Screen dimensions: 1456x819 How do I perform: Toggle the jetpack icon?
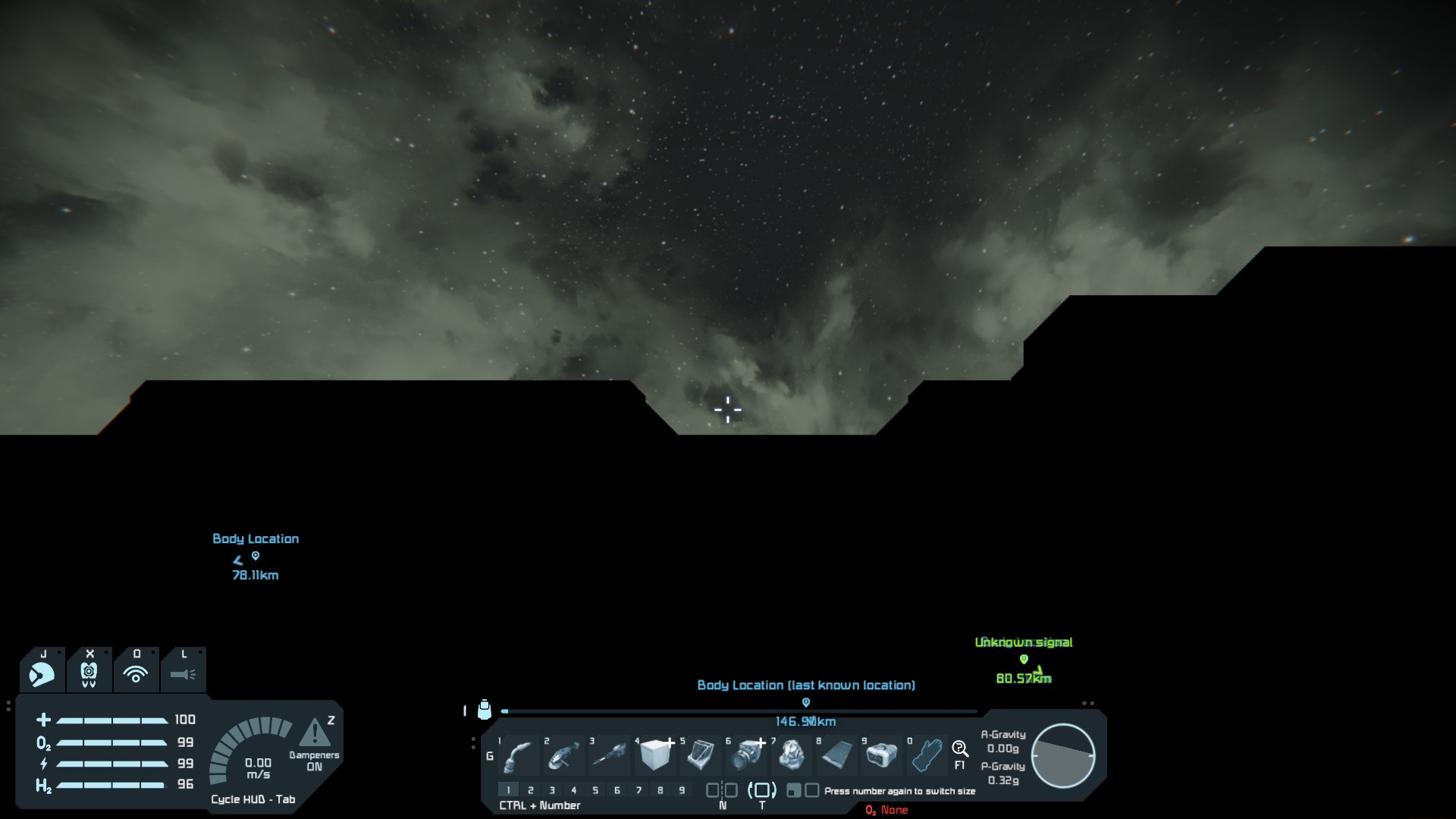click(89, 673)
